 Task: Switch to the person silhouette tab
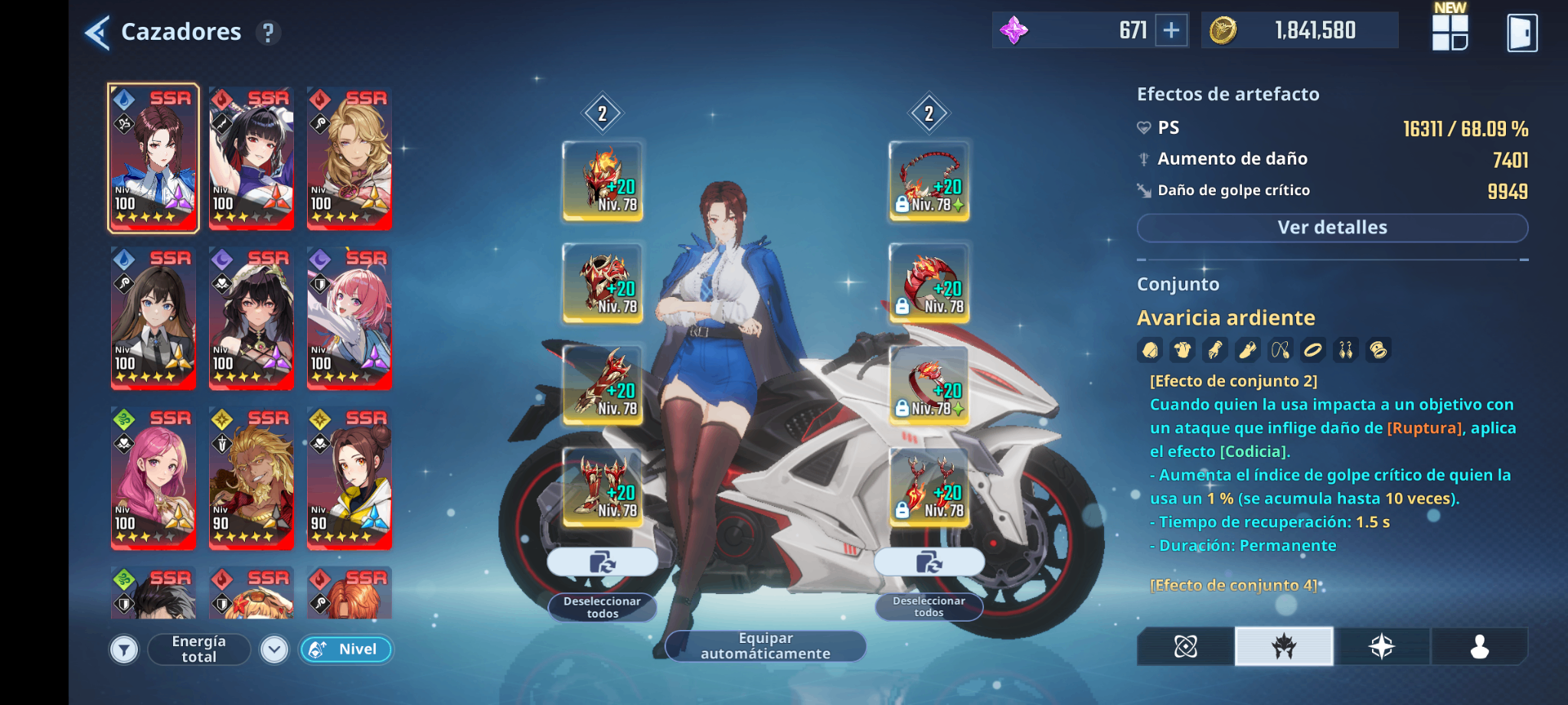pos(1479,647)
